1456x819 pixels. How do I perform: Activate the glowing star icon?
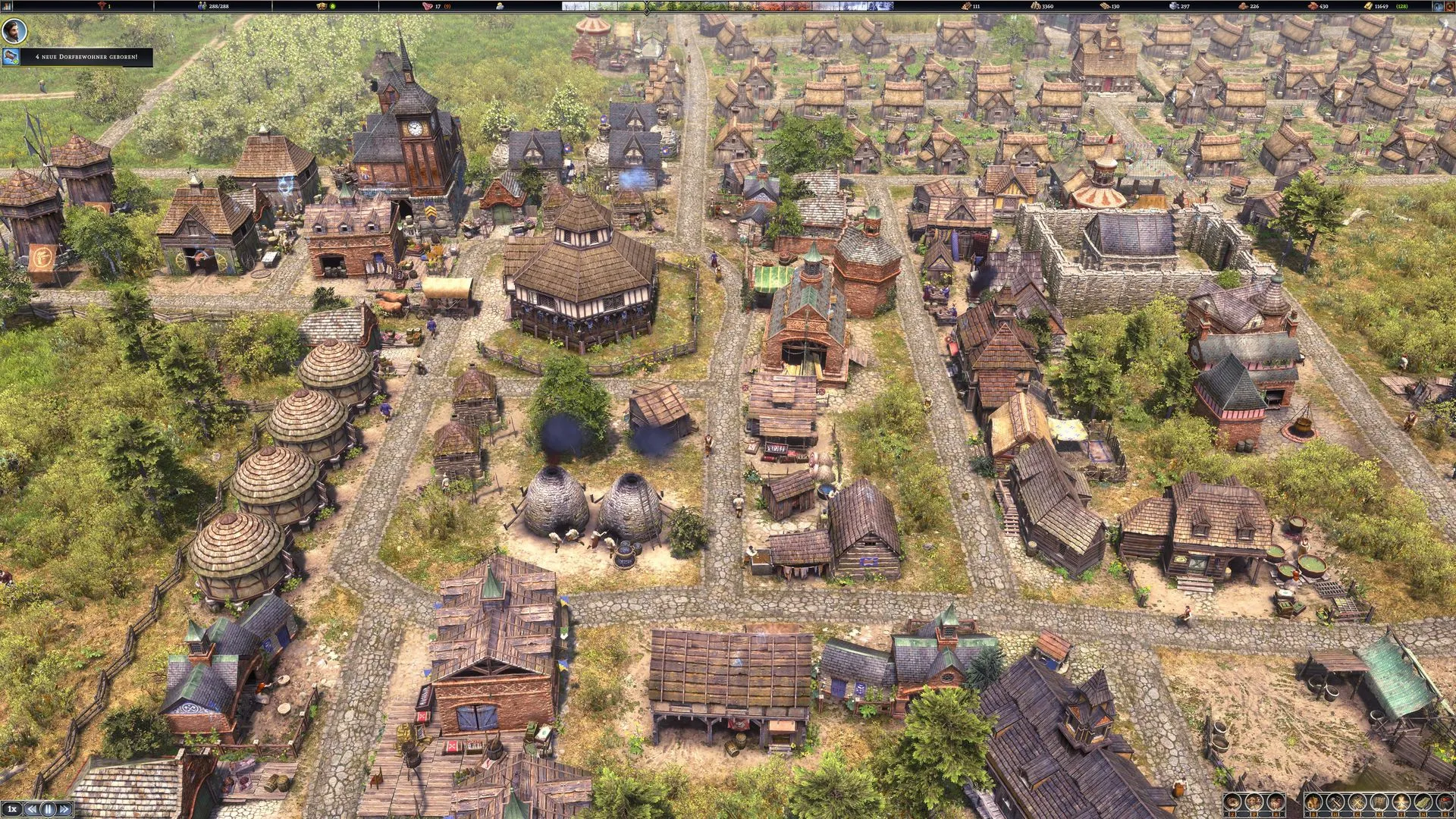[1401, 801]
